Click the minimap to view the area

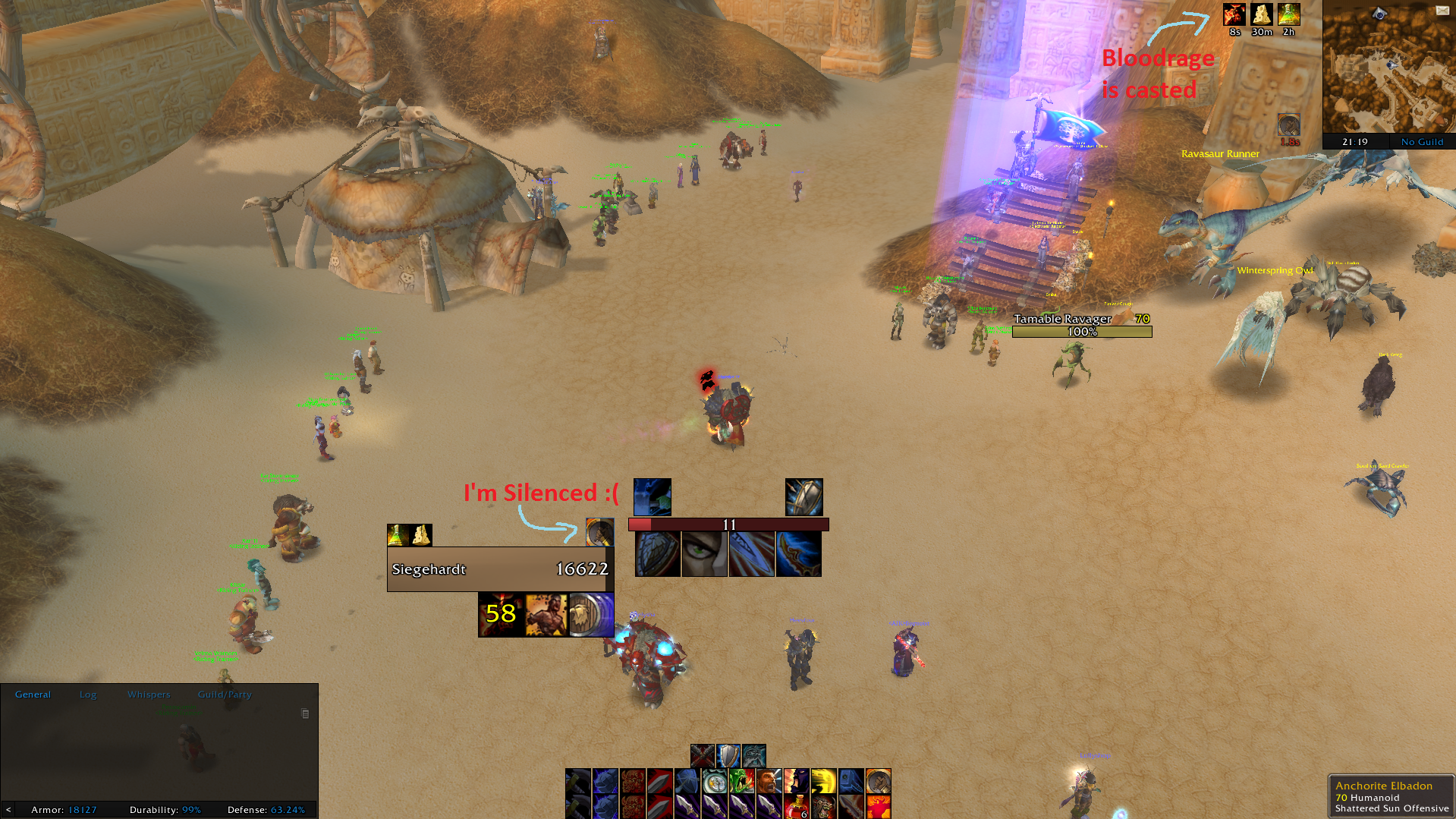pyautogui.click(x=1388, y=68)
